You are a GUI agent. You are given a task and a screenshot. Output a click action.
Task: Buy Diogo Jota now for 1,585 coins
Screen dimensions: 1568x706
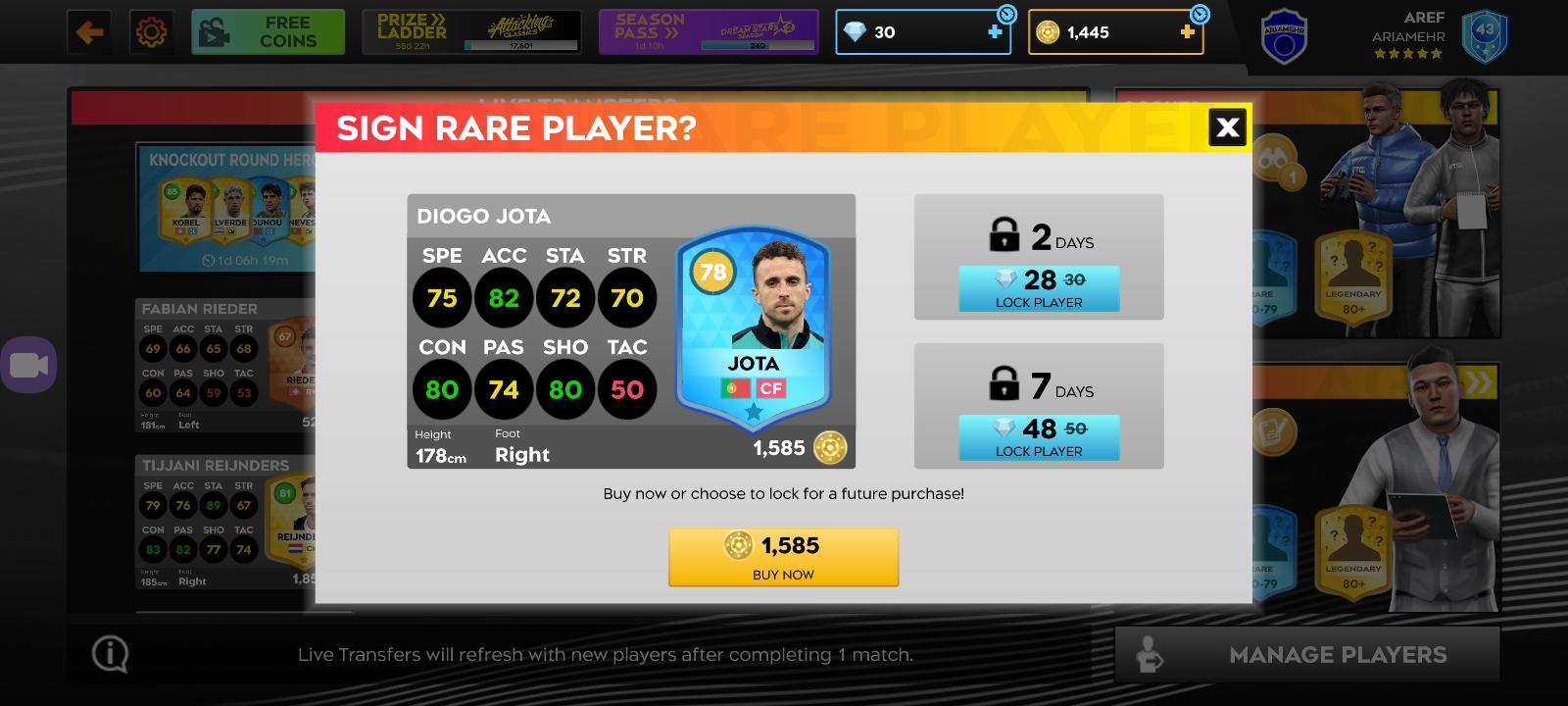[783, 557]
